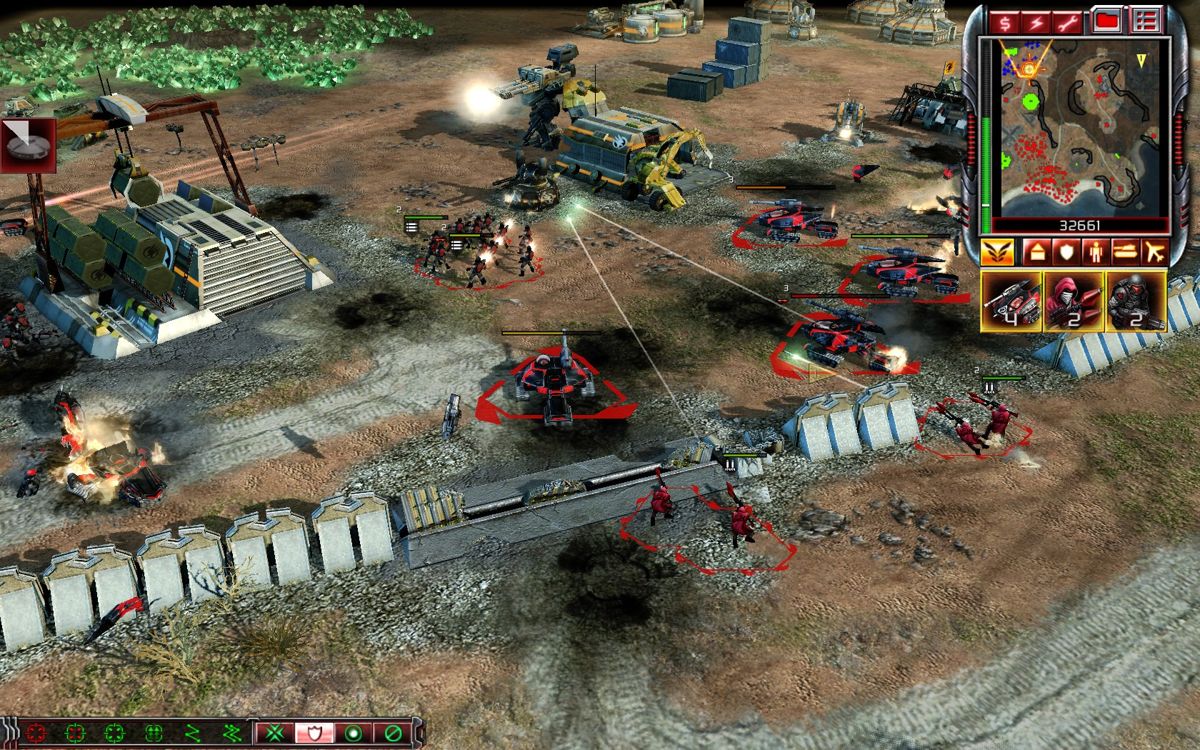Open the red folder menu button
The width and height of the screenshot is (1200, 750).
pos(1106,21)
